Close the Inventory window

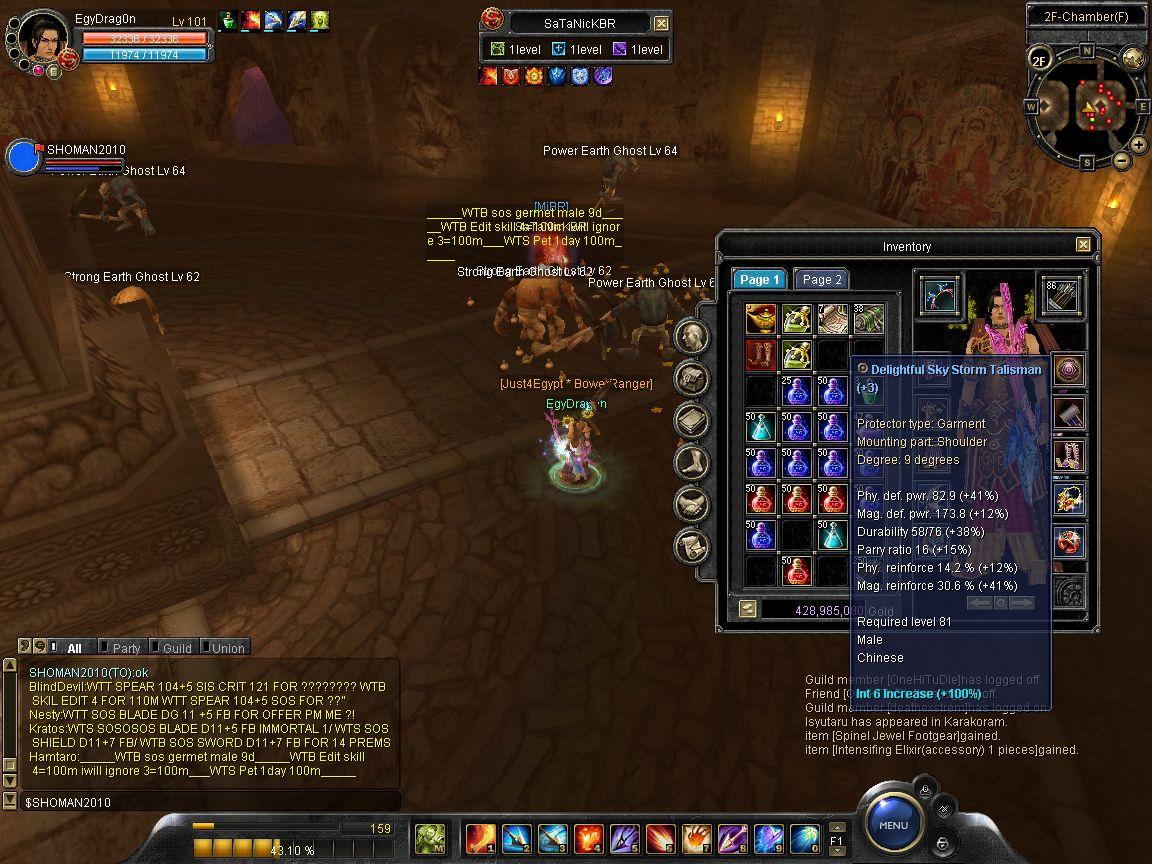(1083, 245)
